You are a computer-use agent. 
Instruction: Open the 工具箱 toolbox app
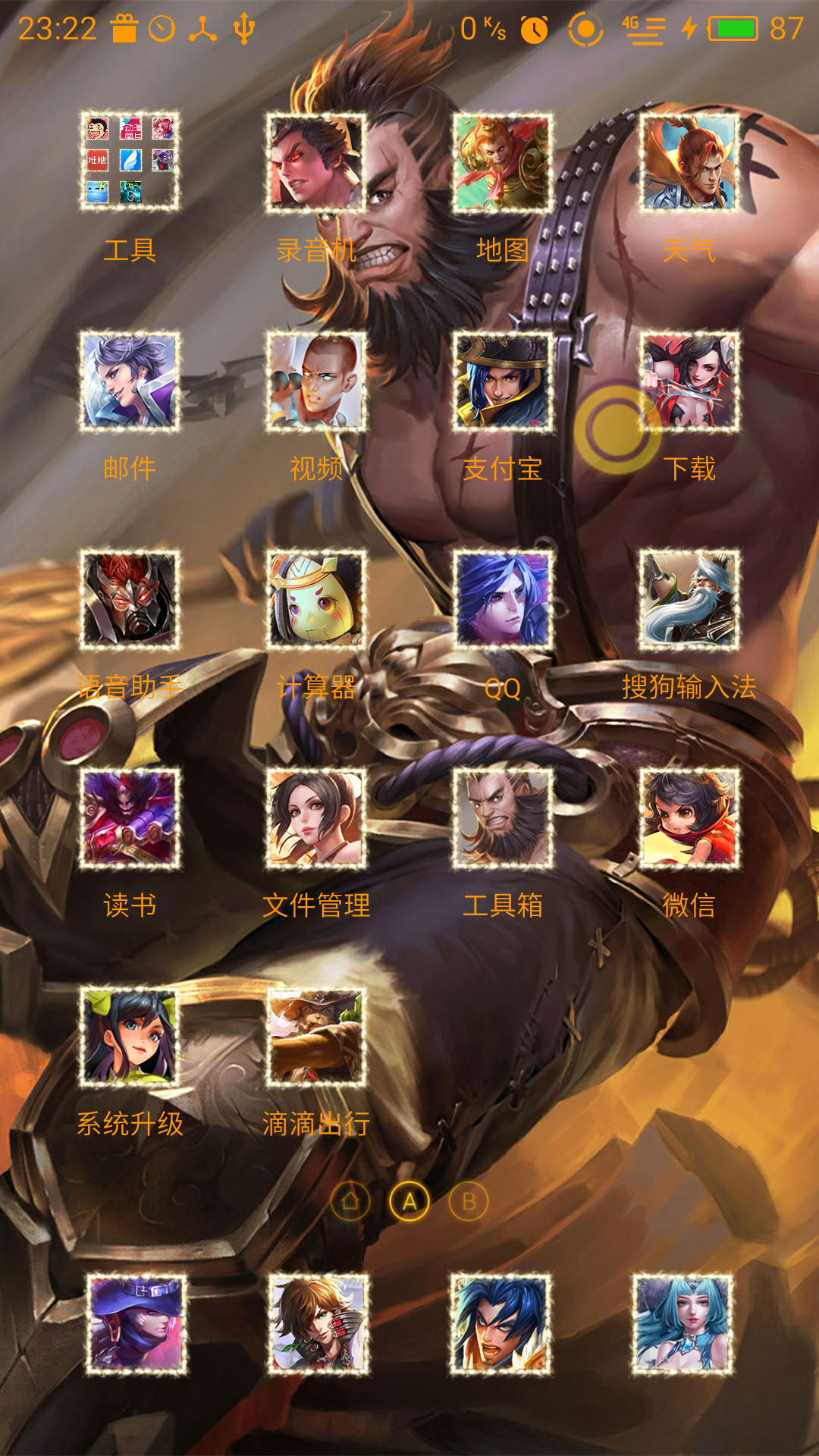pyautogui.click(x=503, y=817)
